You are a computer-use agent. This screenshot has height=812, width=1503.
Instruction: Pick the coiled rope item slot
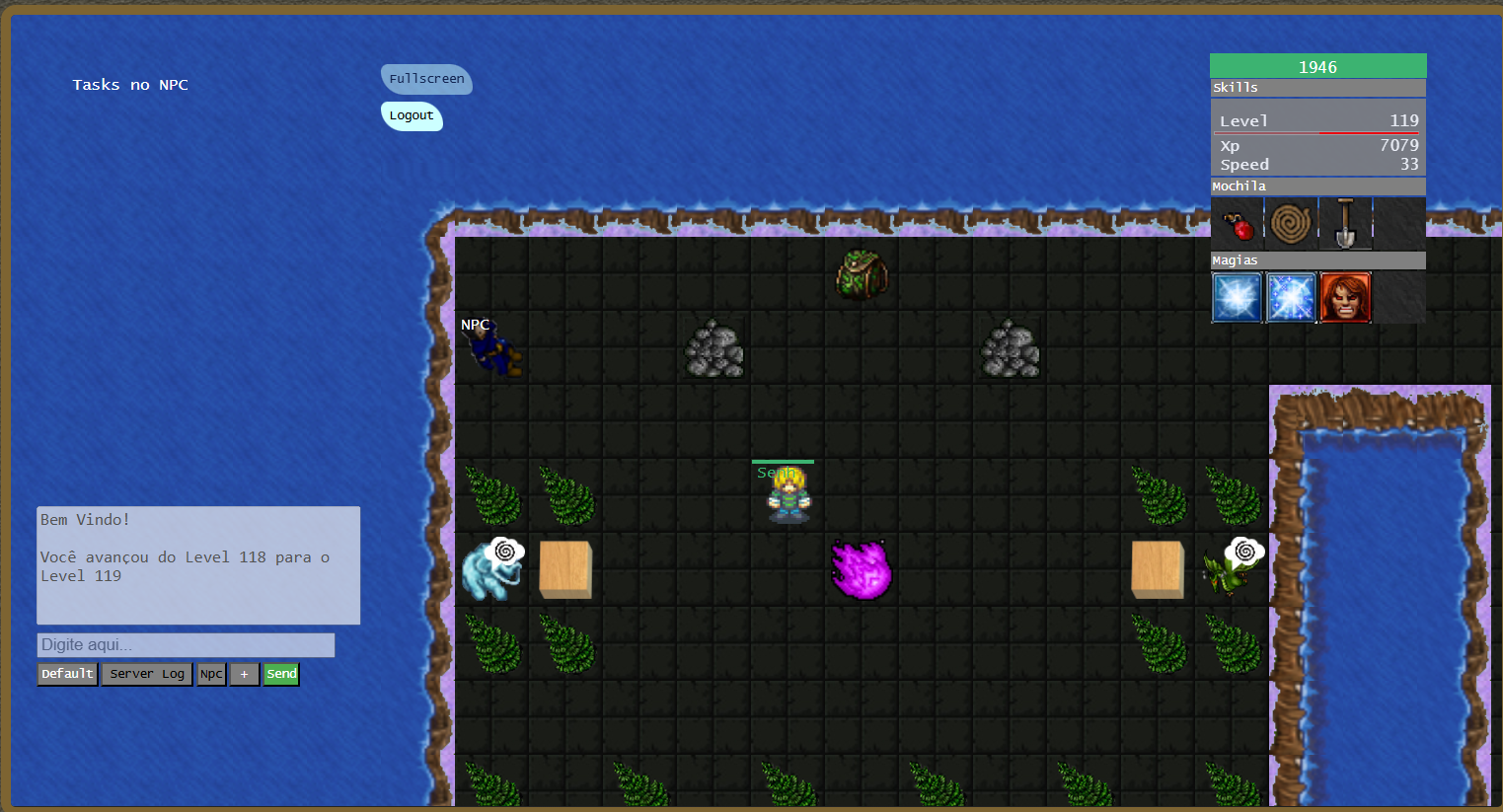click(1291, 224)
